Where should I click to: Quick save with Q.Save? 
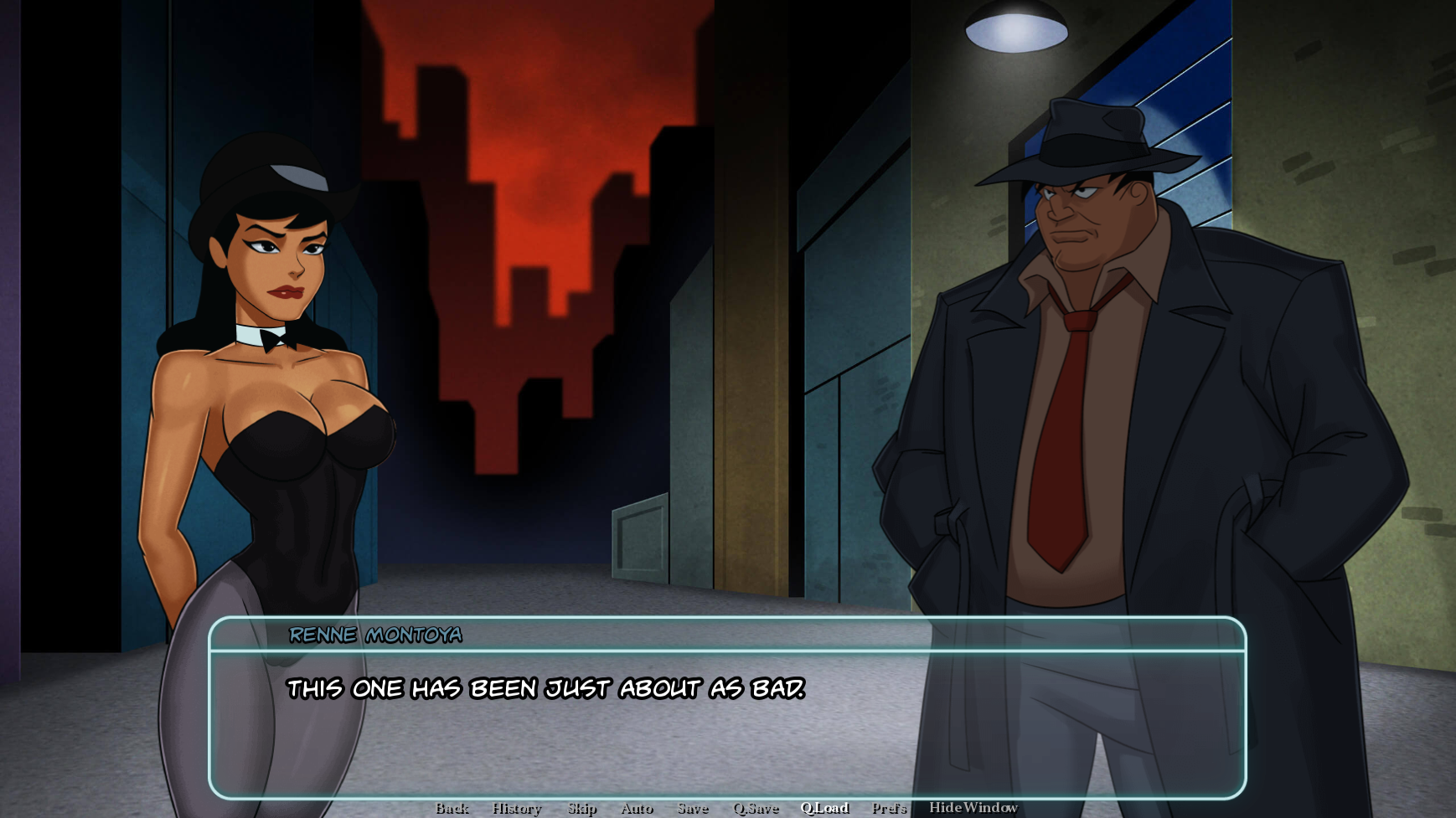point(756,808)
